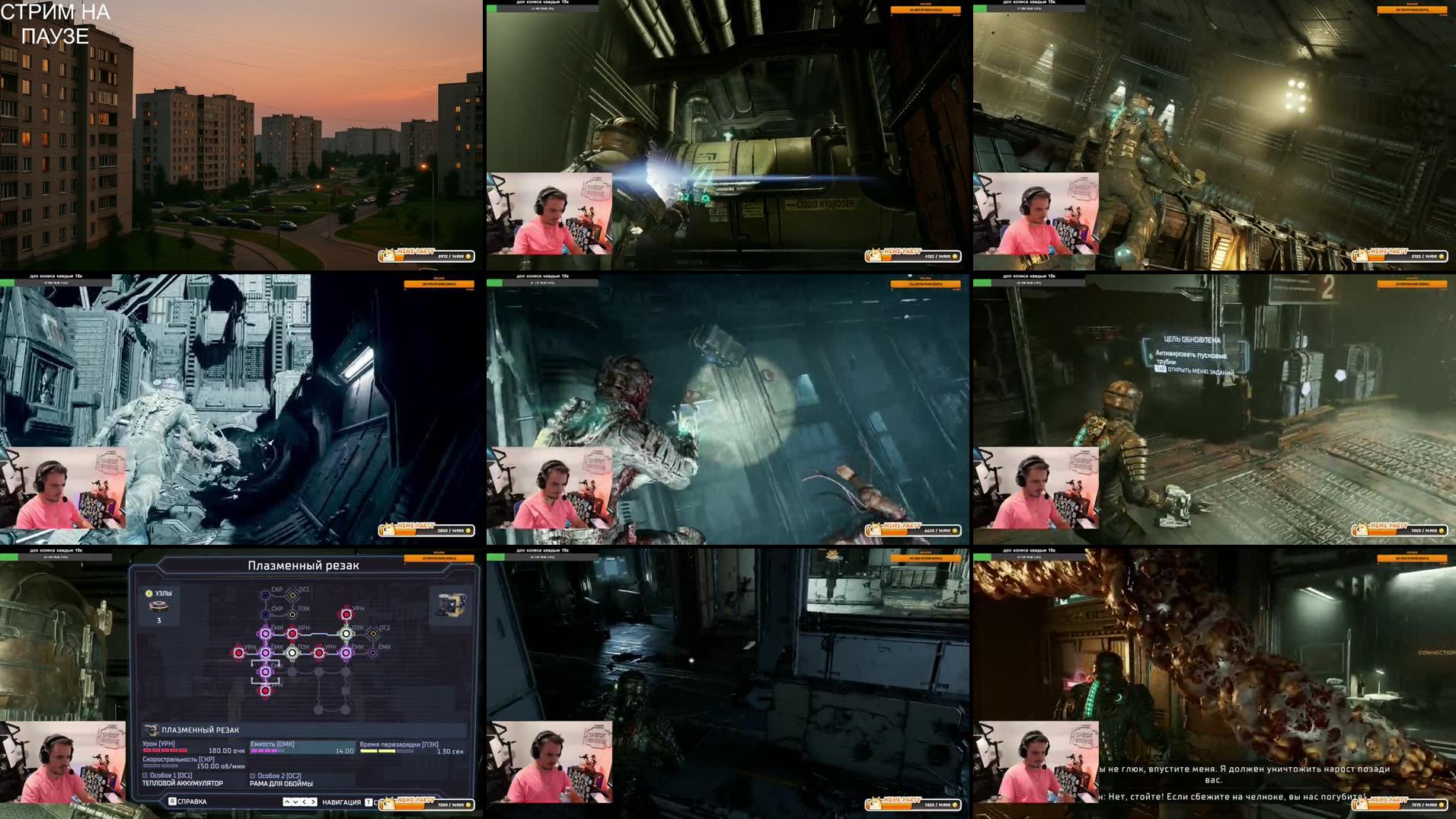Image resolution: width=1456 pixels, height=819 pixels.
Task: Expand ОТКРЫТЬ МЕНЮ ЗАДАНИЙ mission menu
Action: [x=1199, y=370]
